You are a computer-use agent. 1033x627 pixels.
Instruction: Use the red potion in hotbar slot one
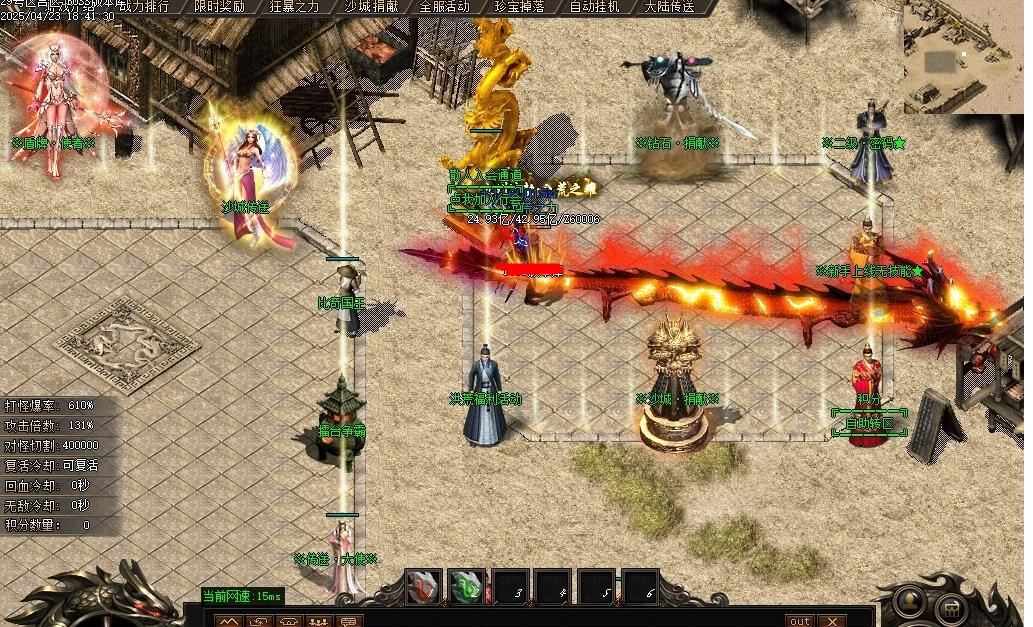click(x=424, y=587)
